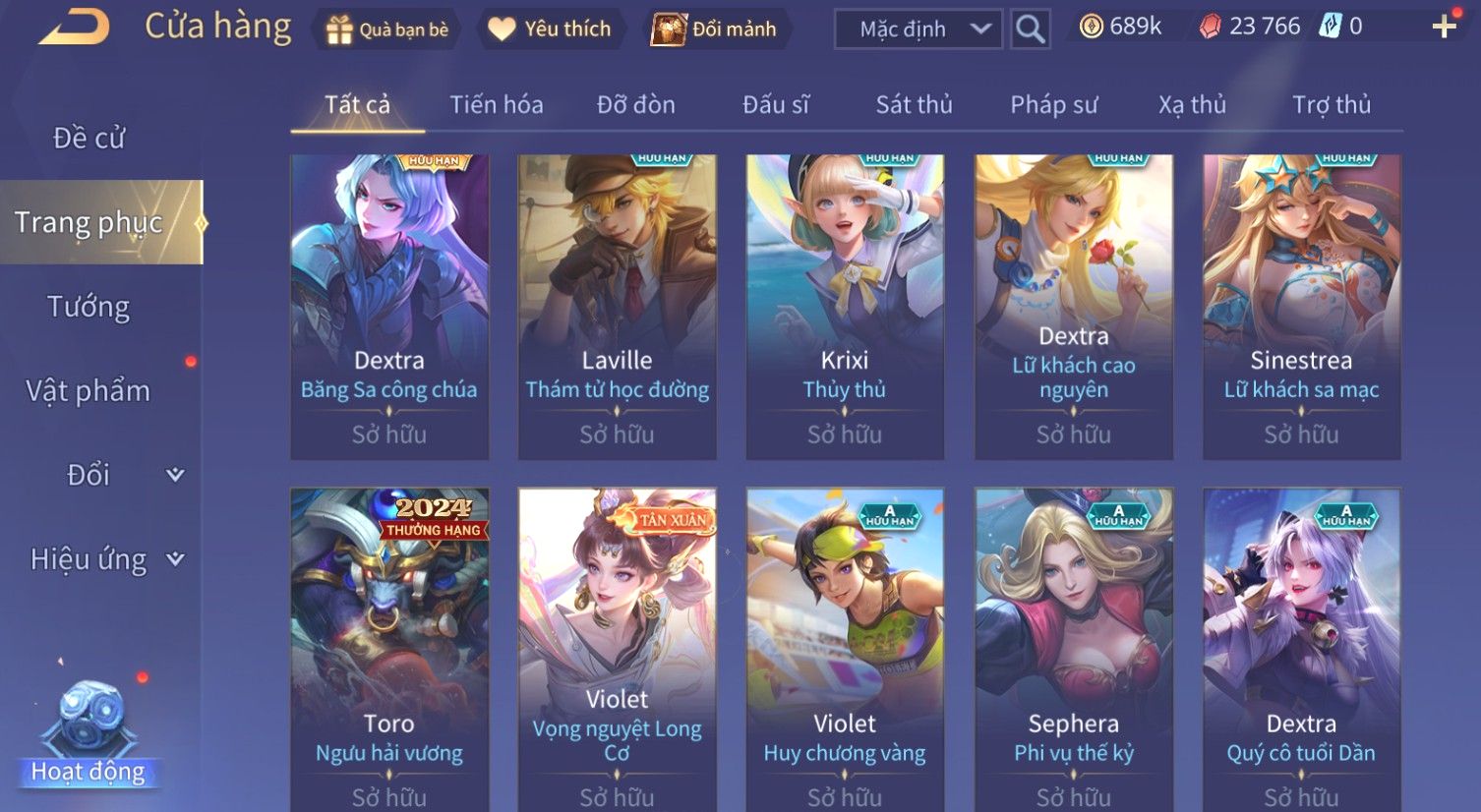Select Laville Thám tử học đường skin
The image size is (1481, 812).
pyautogui.click(x=618, y=305)
